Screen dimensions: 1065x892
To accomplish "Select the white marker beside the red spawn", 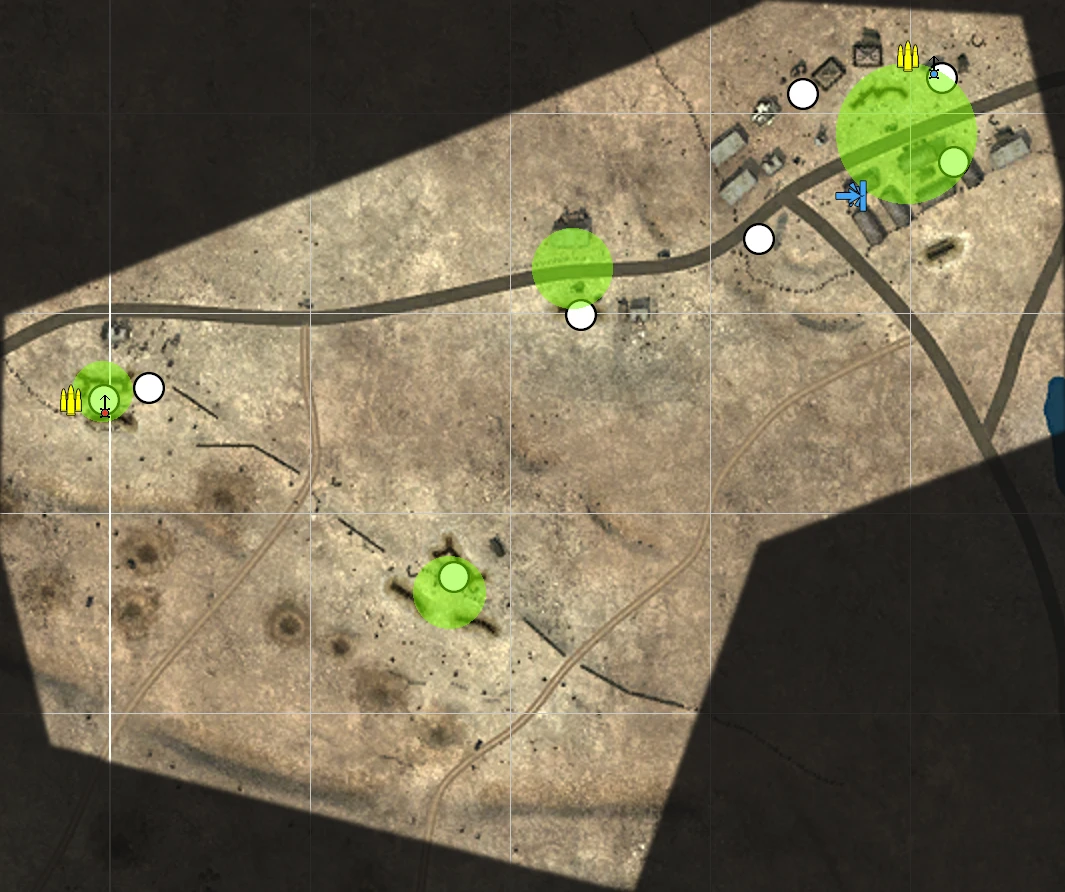I will [x=149, y=388].
